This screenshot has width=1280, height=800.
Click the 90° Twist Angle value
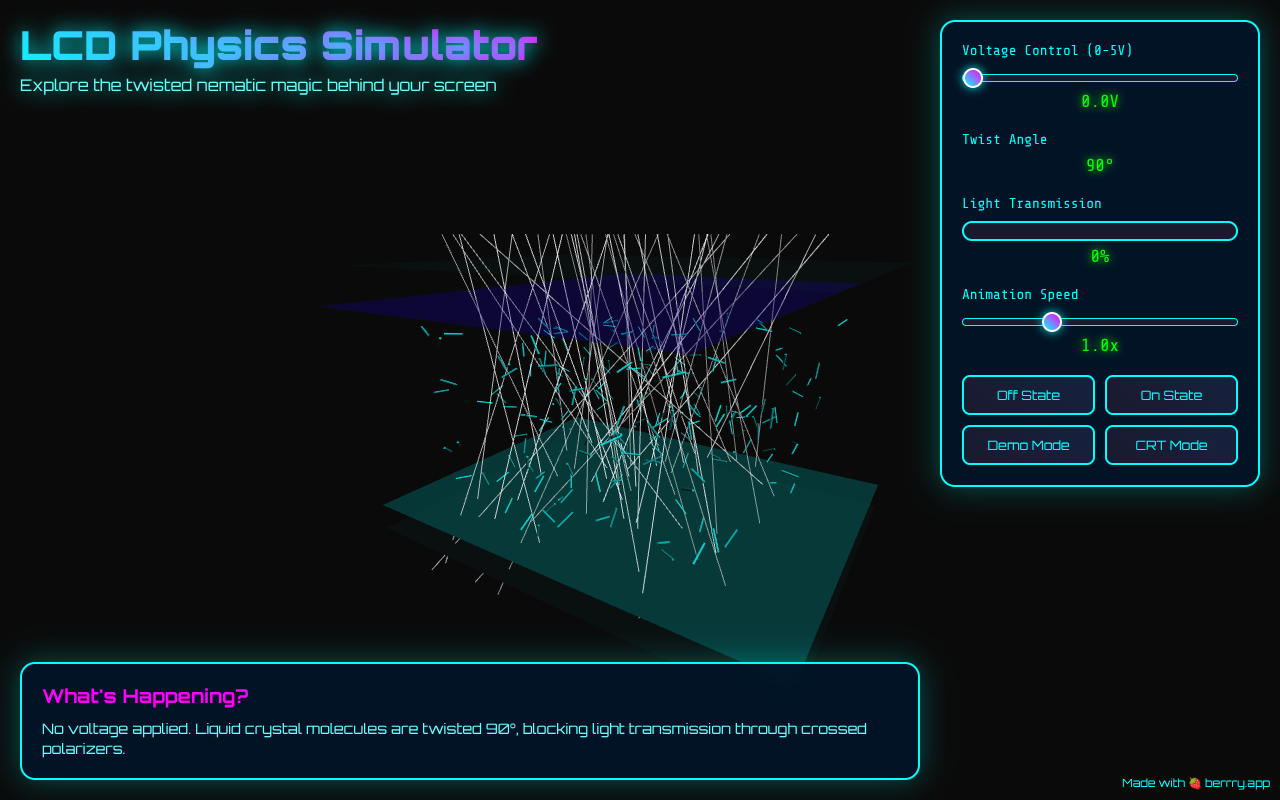pyautogui.click(x=1099, y=165)
